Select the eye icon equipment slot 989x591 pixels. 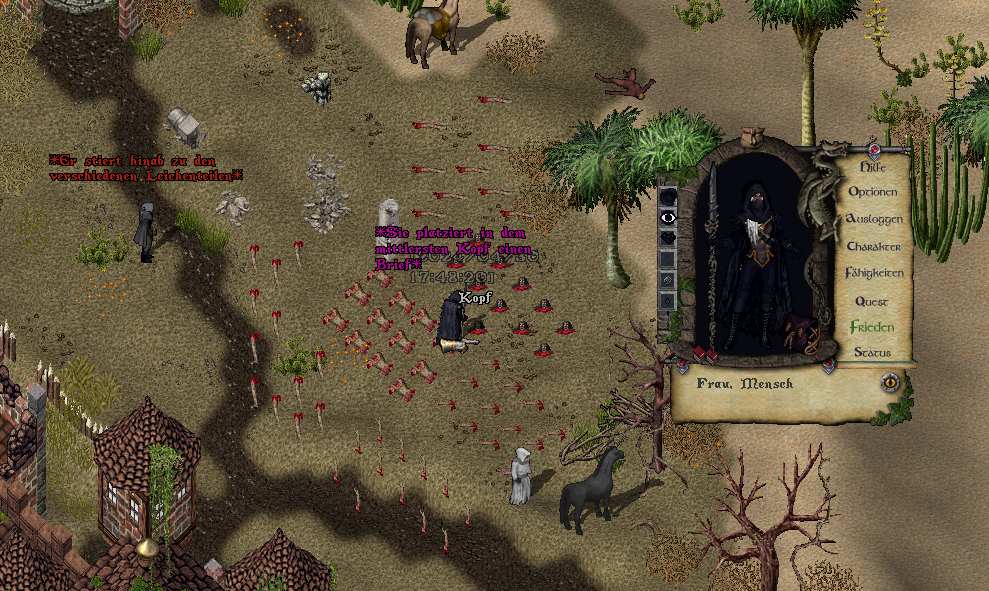(668, 217)
